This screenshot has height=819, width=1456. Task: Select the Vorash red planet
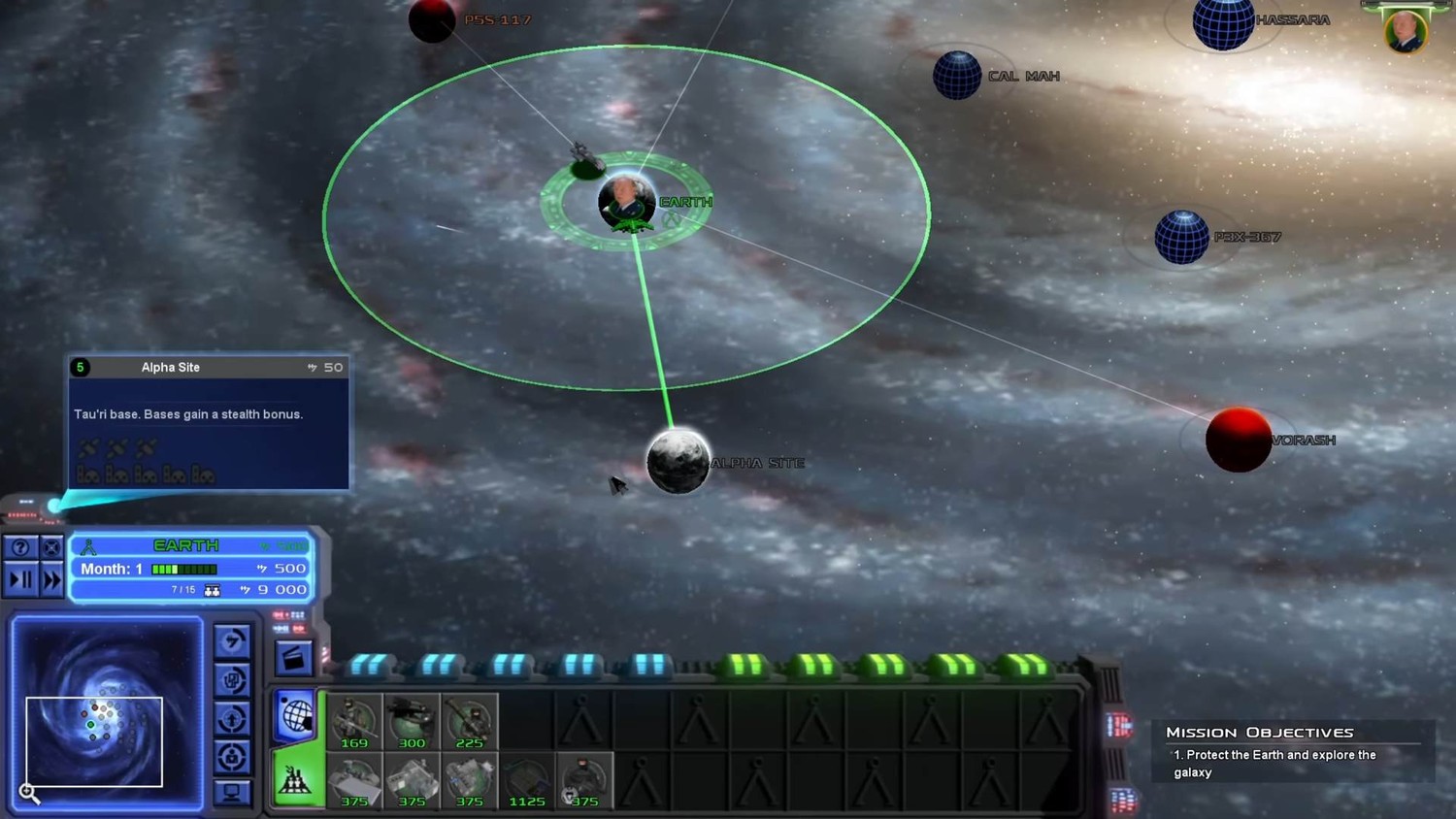1238,440
